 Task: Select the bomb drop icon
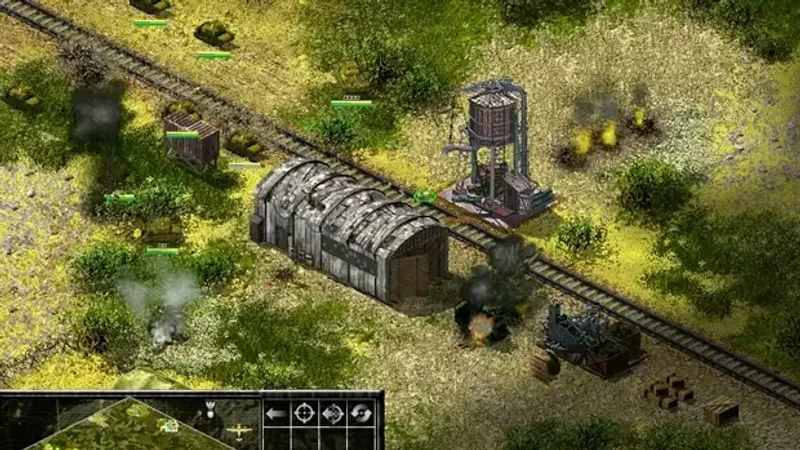tap(212, 408)
